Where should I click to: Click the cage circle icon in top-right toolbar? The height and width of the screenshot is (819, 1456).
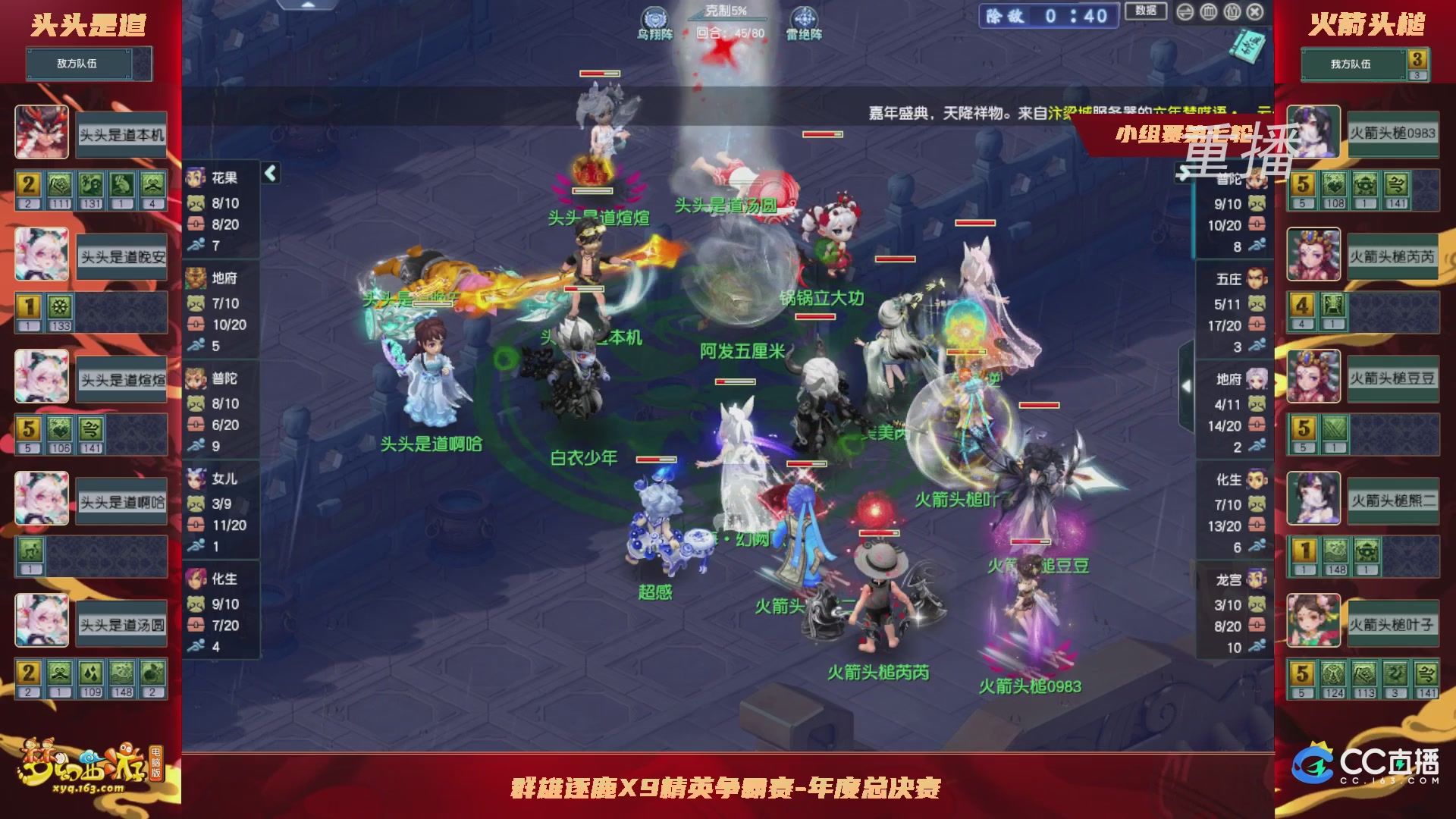[1208, 11]
